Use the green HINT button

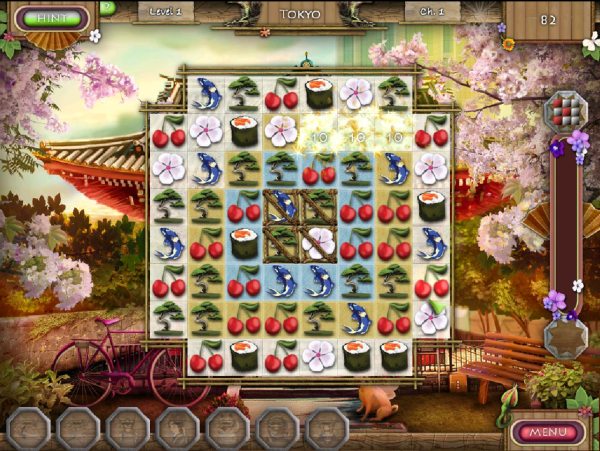coord(46,18)
